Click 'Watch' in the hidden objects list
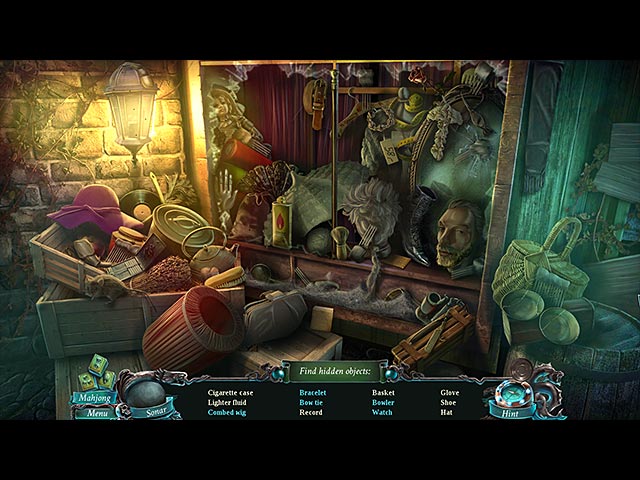Screen dimensions: 640x480 pos(382,412)
